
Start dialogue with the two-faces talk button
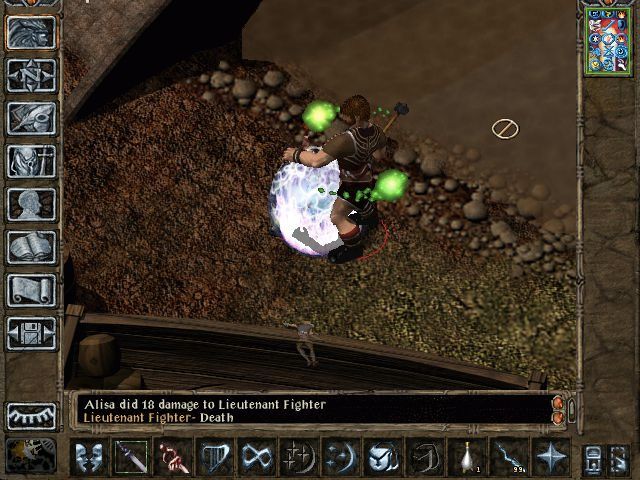90,457
